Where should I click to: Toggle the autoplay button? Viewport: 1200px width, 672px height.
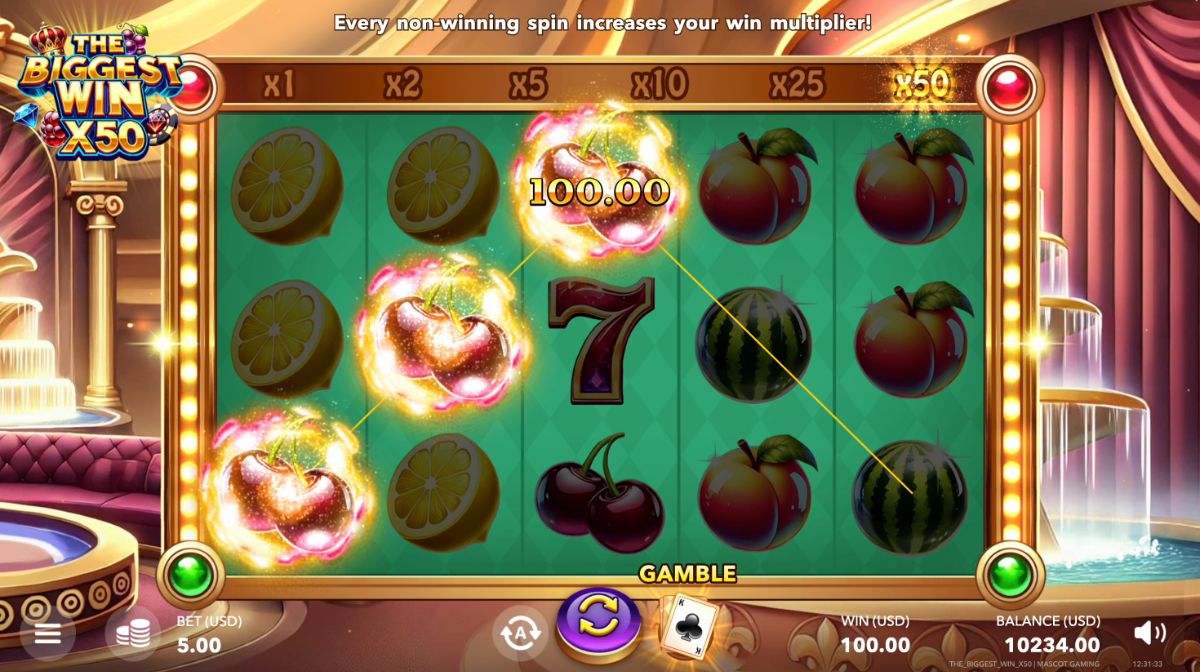(519, 634)
